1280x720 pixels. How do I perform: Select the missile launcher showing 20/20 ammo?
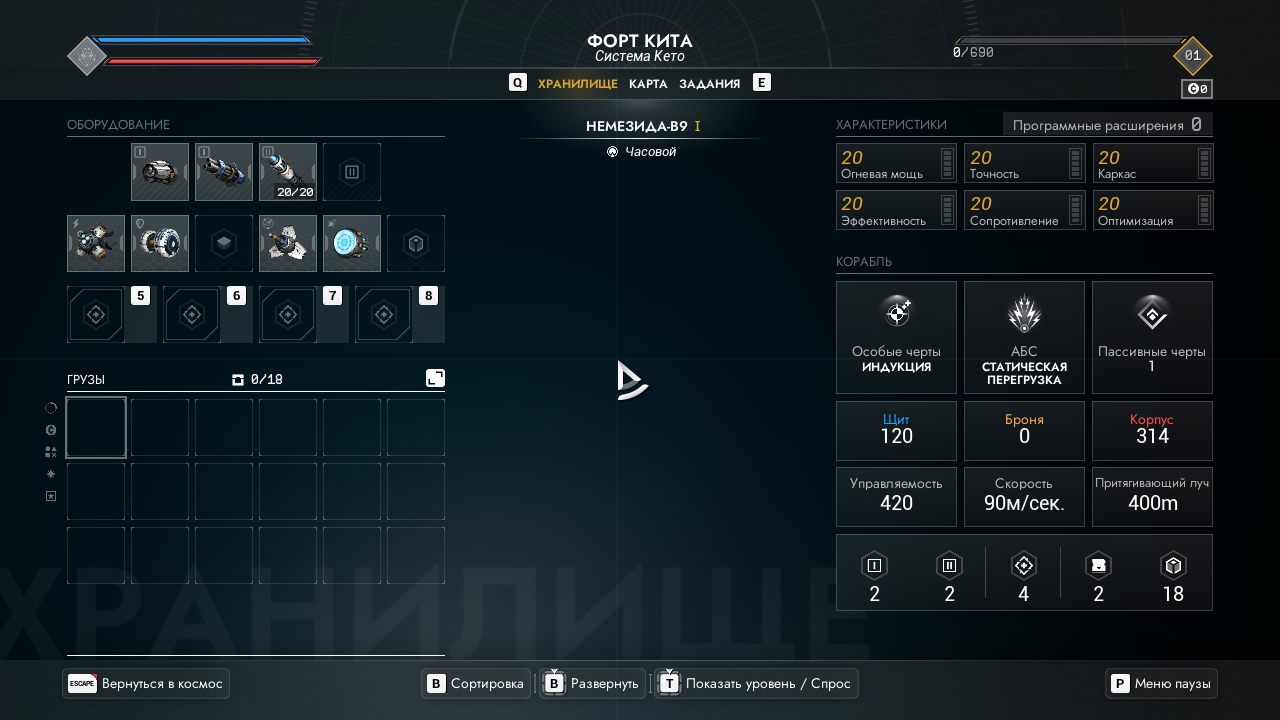pos(287,171)
